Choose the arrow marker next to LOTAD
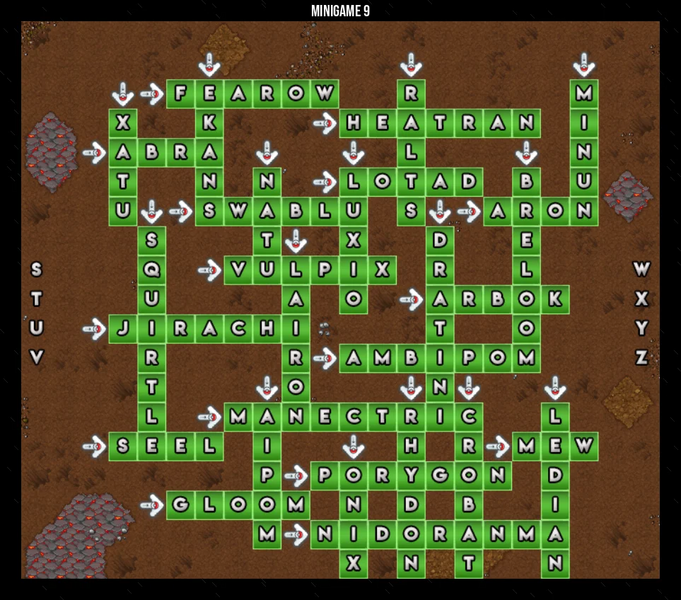The width and height of the screenshot is (681, 600). [325, 182]
